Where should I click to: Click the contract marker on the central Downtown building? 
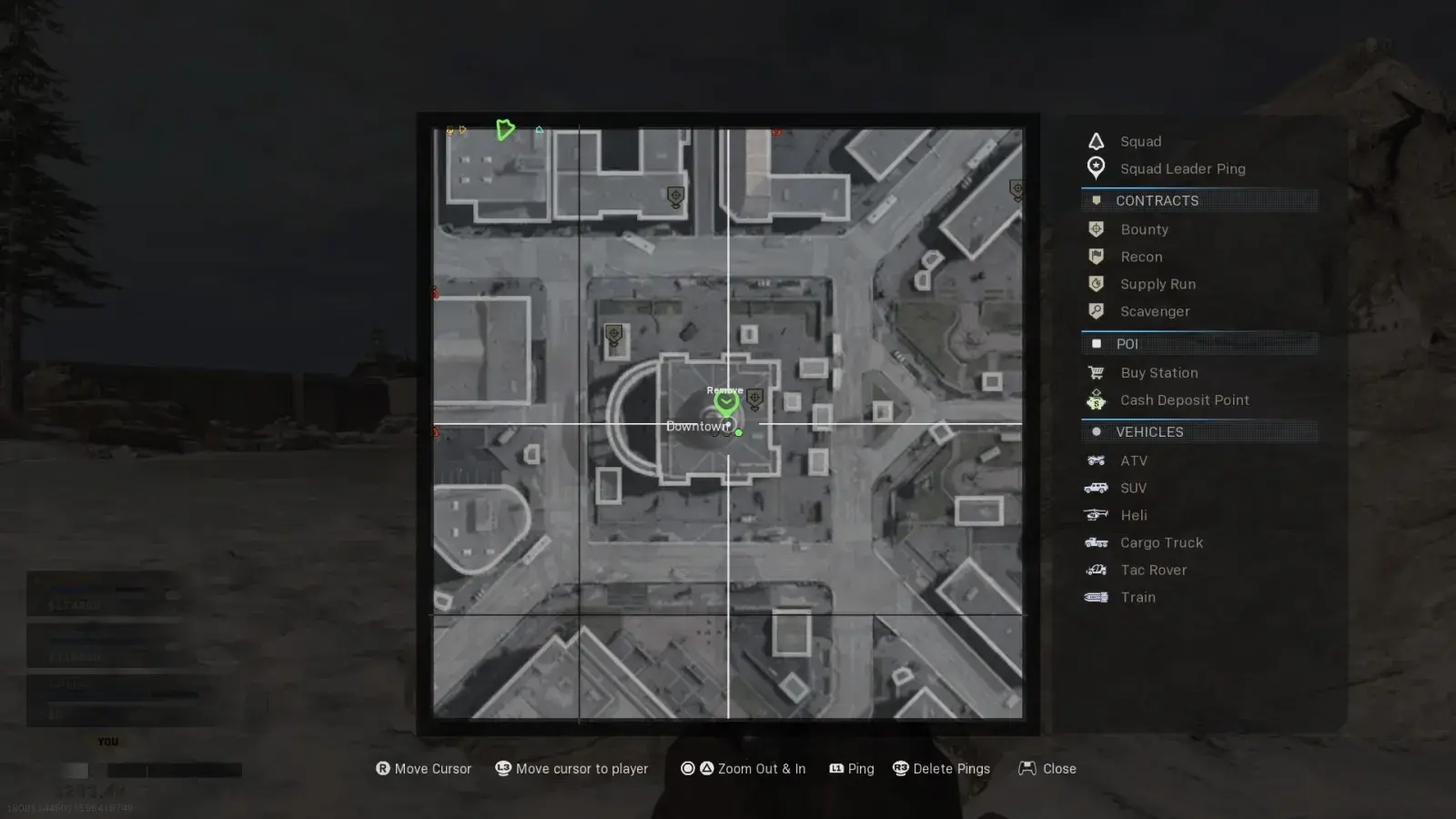[755, 398]
